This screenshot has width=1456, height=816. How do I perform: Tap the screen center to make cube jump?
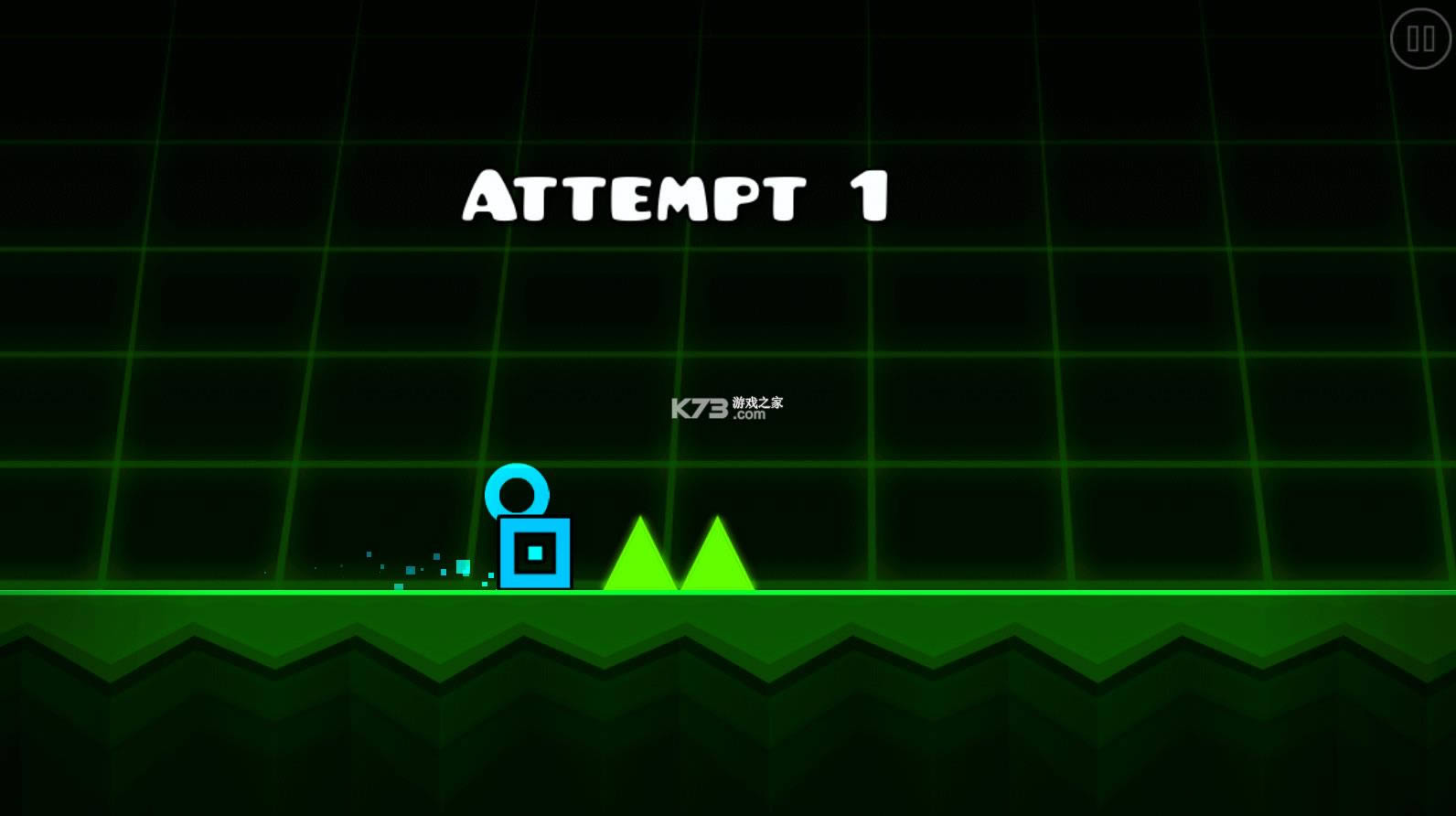tap(728, 408)
